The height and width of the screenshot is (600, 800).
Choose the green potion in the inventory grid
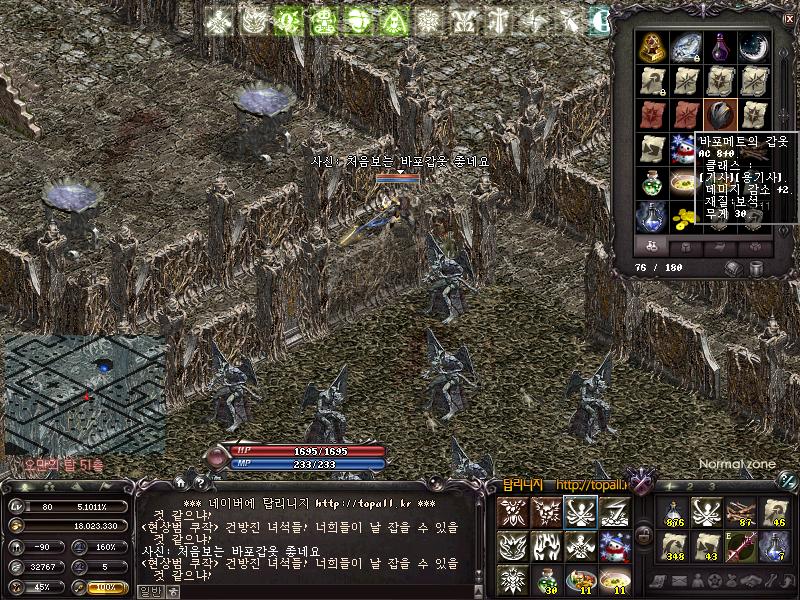pyautogui.click(x=654, y=181)
